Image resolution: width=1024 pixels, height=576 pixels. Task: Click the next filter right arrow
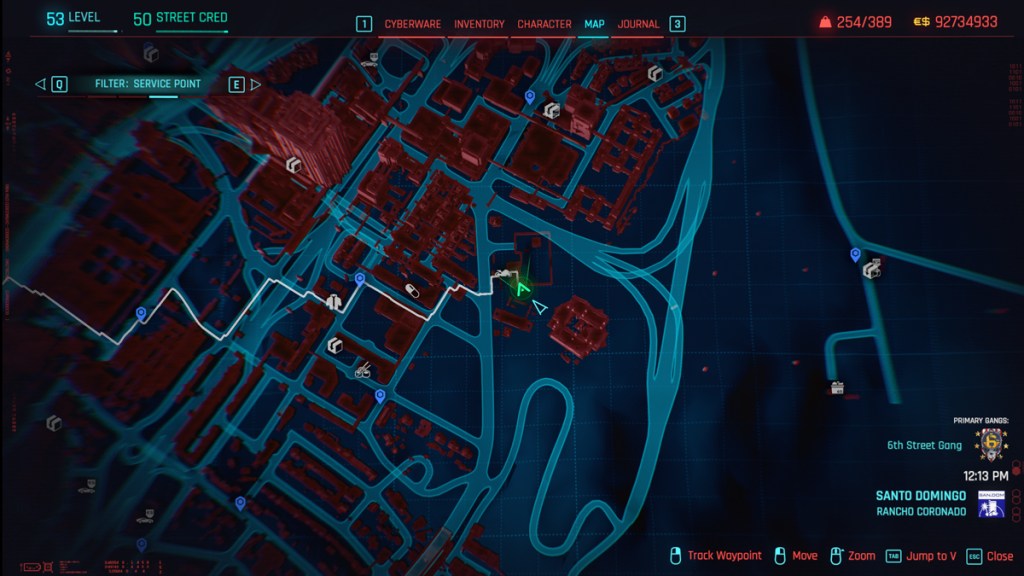coord(255,85)
